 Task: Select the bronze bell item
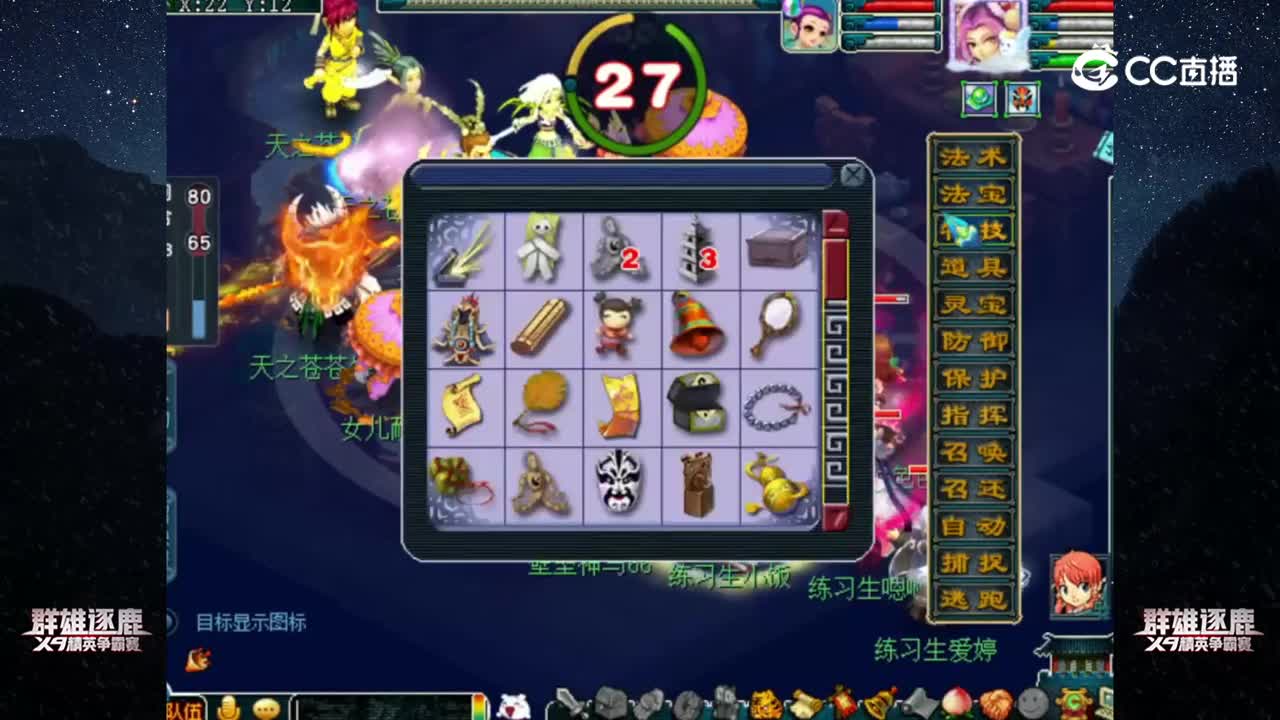[697, 327]
